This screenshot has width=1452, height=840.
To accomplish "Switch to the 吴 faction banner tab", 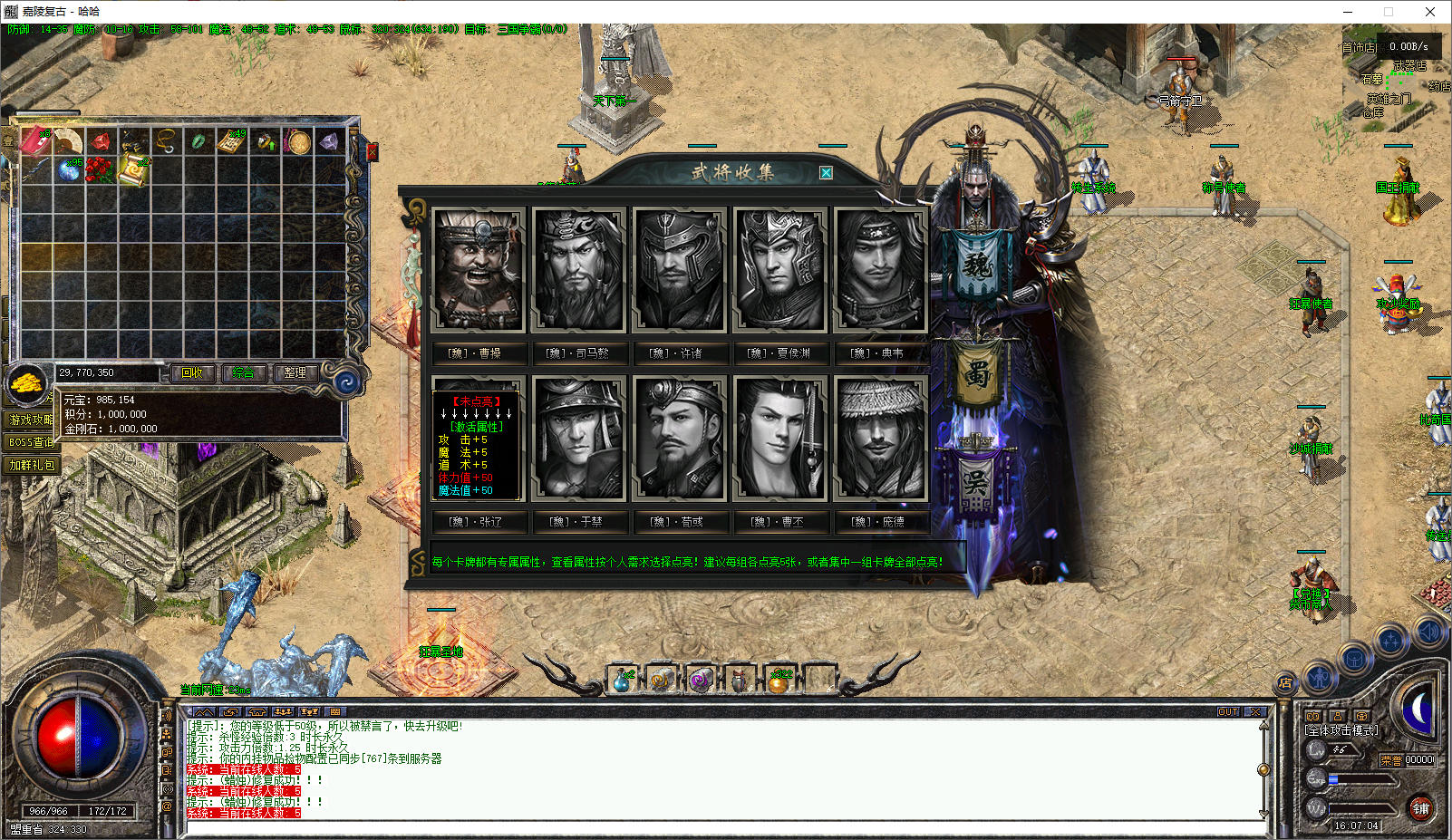I will [x=976, y=481].
